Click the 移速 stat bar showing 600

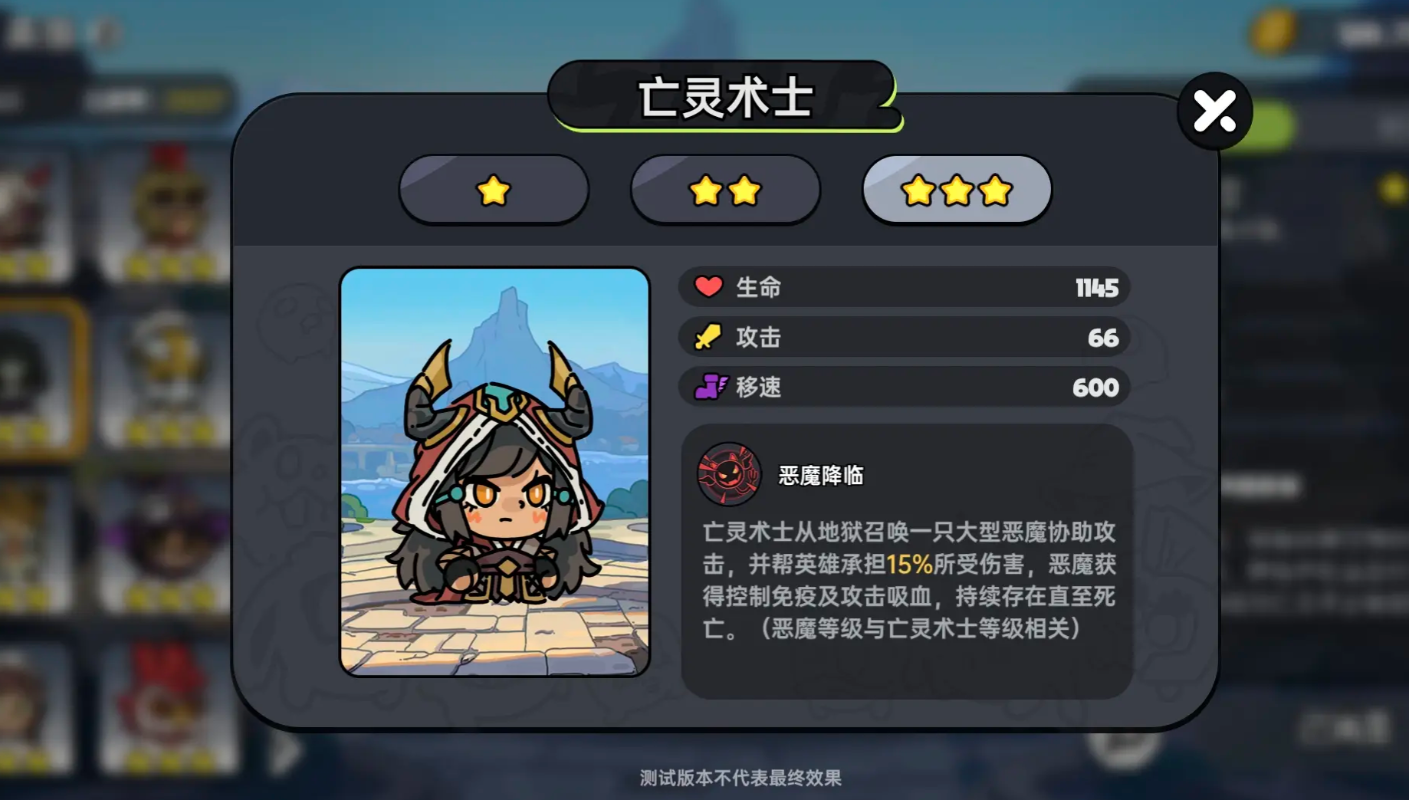pos(905,387)
